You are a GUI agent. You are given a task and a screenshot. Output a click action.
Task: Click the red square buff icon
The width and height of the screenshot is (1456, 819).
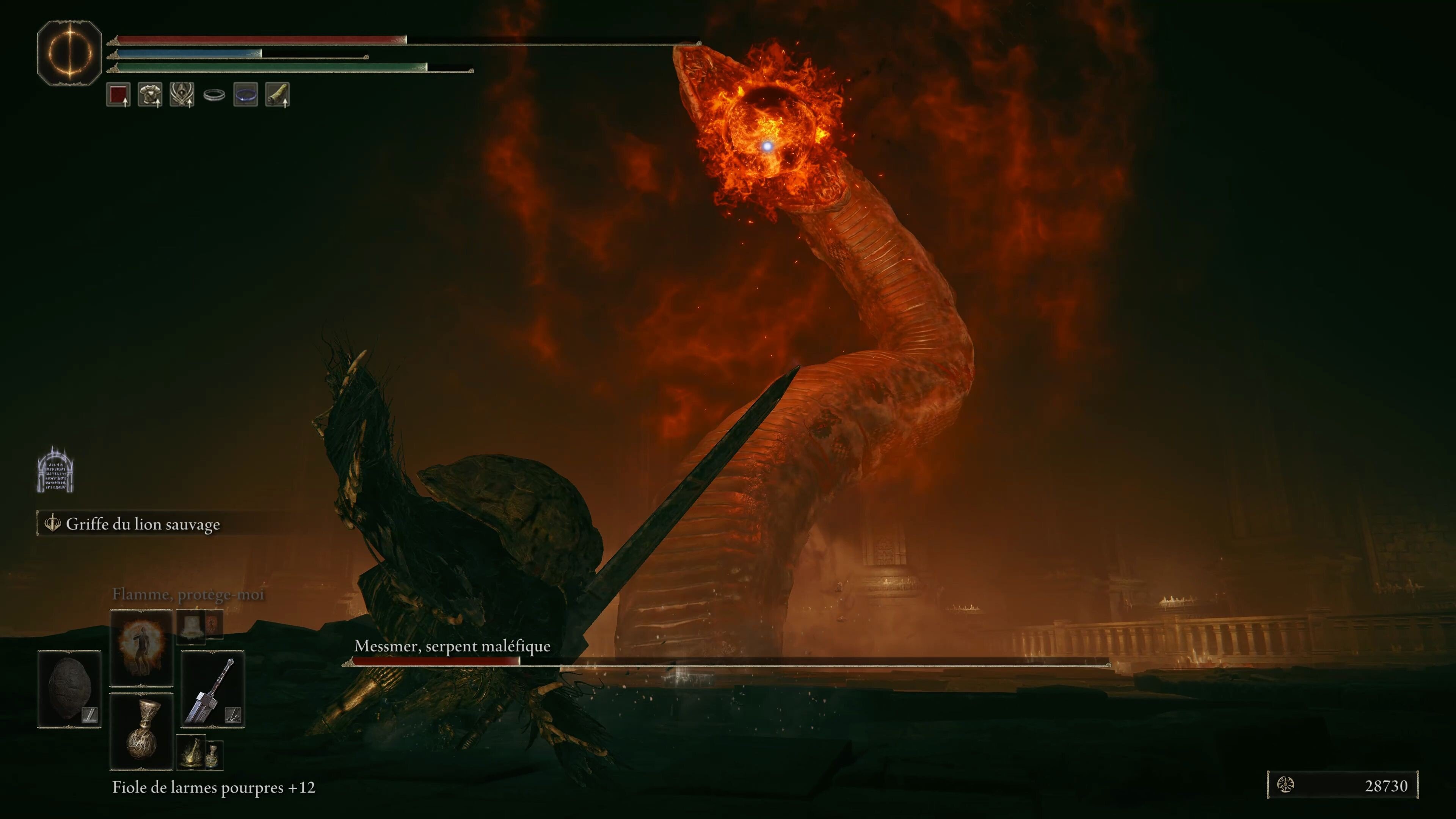coord(118,94)
